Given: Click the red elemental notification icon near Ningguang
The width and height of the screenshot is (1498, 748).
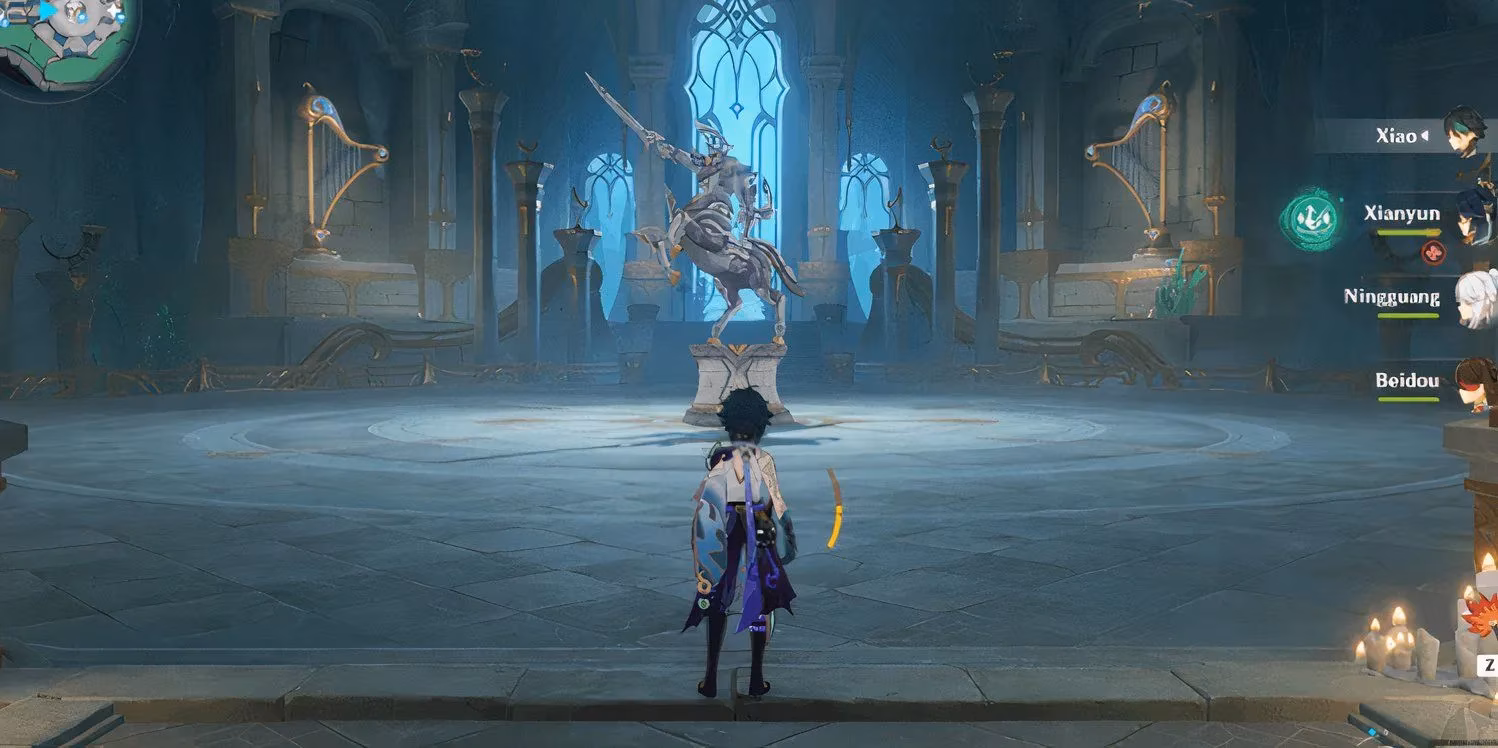Looking at the screenshot, I should point(1434,252).
